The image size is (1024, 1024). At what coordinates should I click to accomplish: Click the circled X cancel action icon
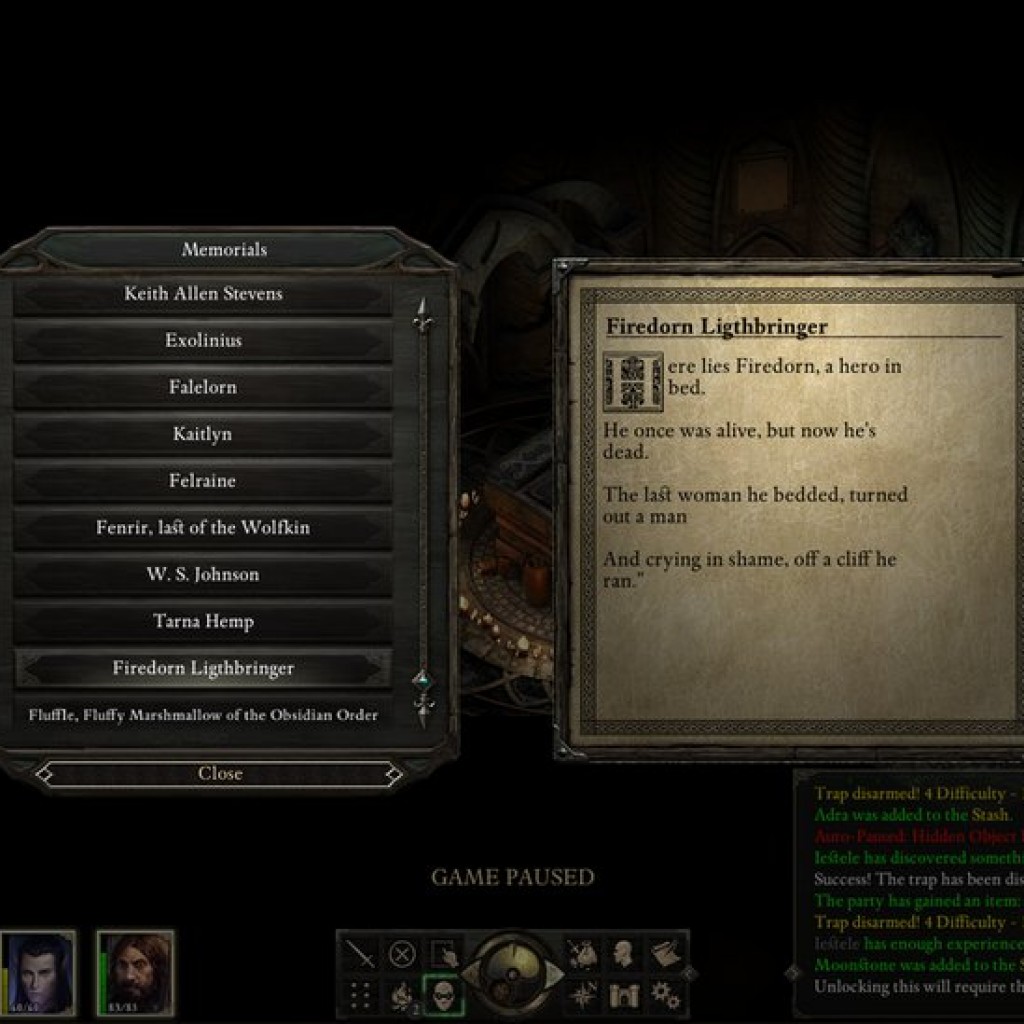[402, 955]
